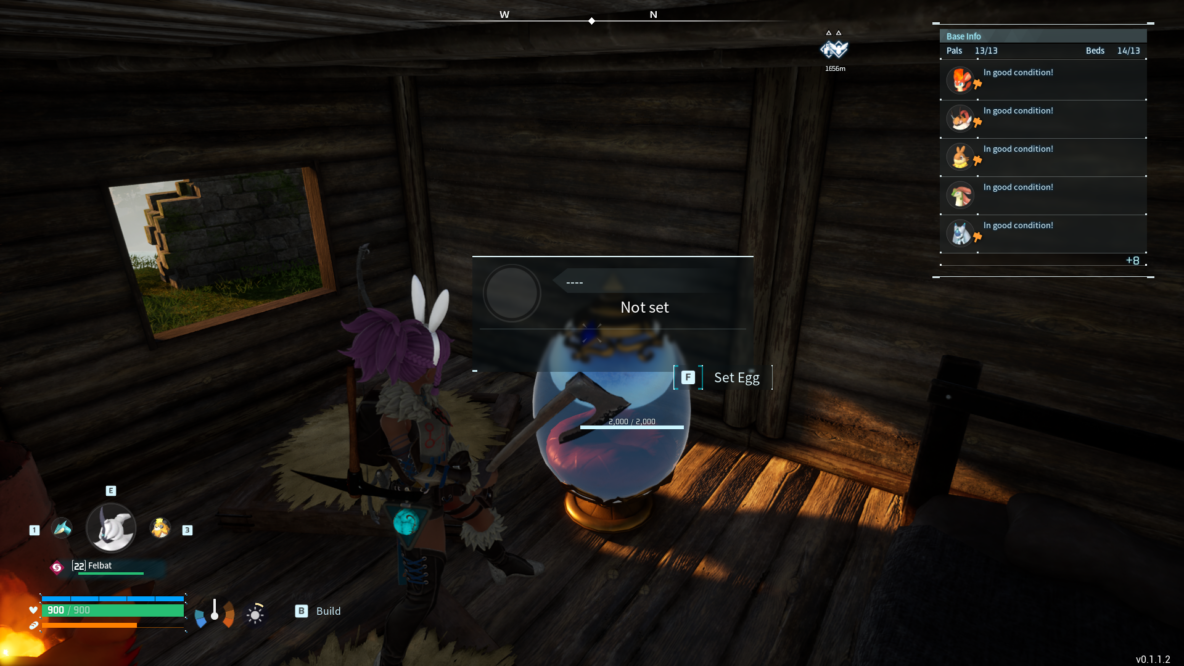The width and height of the screenshot is (1184, 666).
Task: Expand the +8 additional base pals
Action: tap(1132, 261)
